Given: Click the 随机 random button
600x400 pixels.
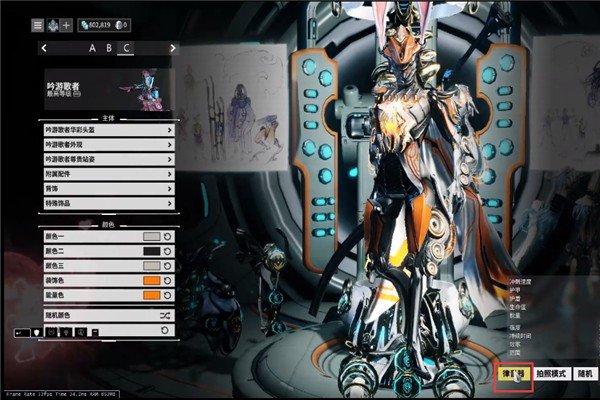Looking at the screenshot, I should pos(584,373).
